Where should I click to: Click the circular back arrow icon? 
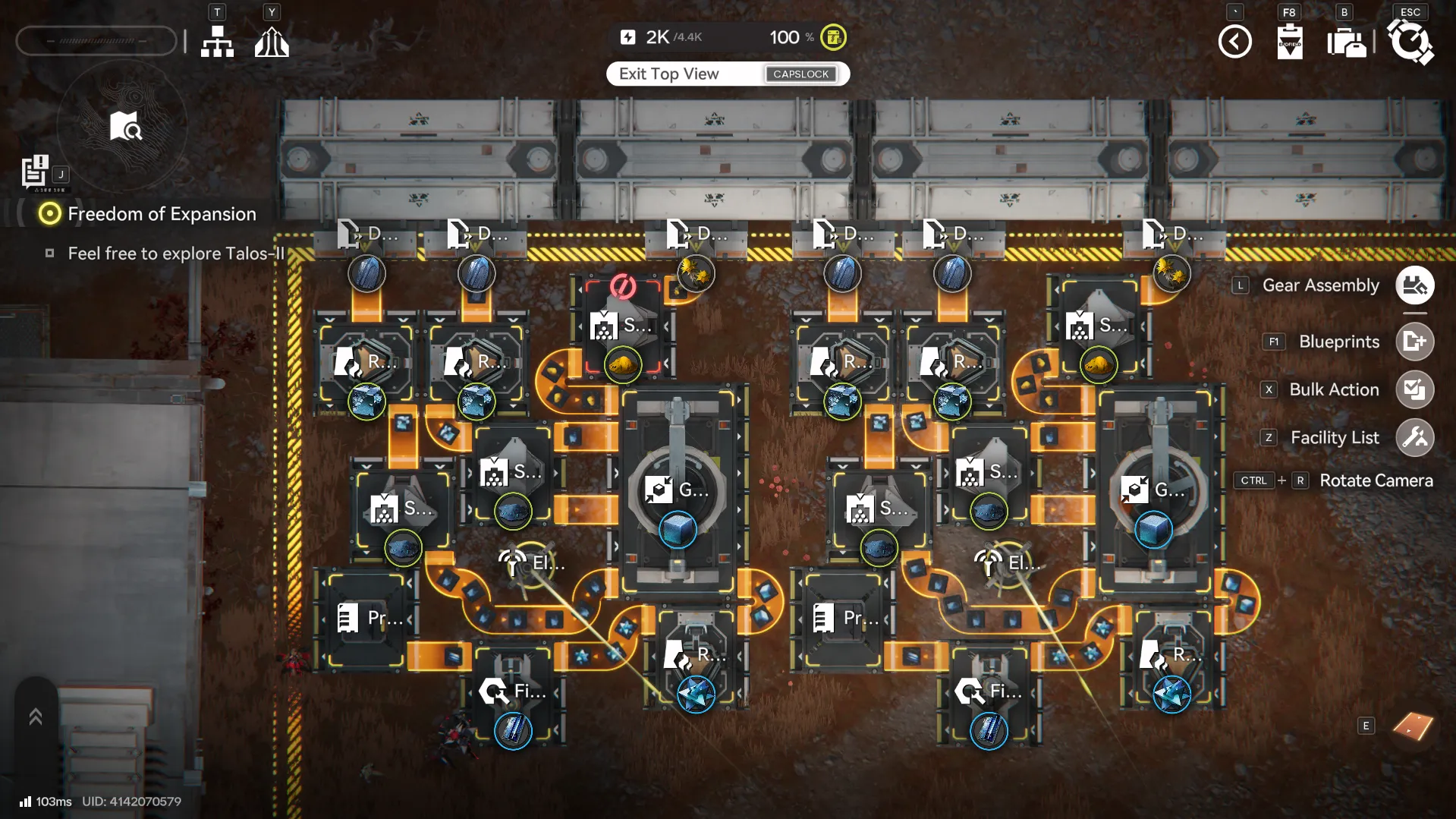click(x=1234, y=42)
